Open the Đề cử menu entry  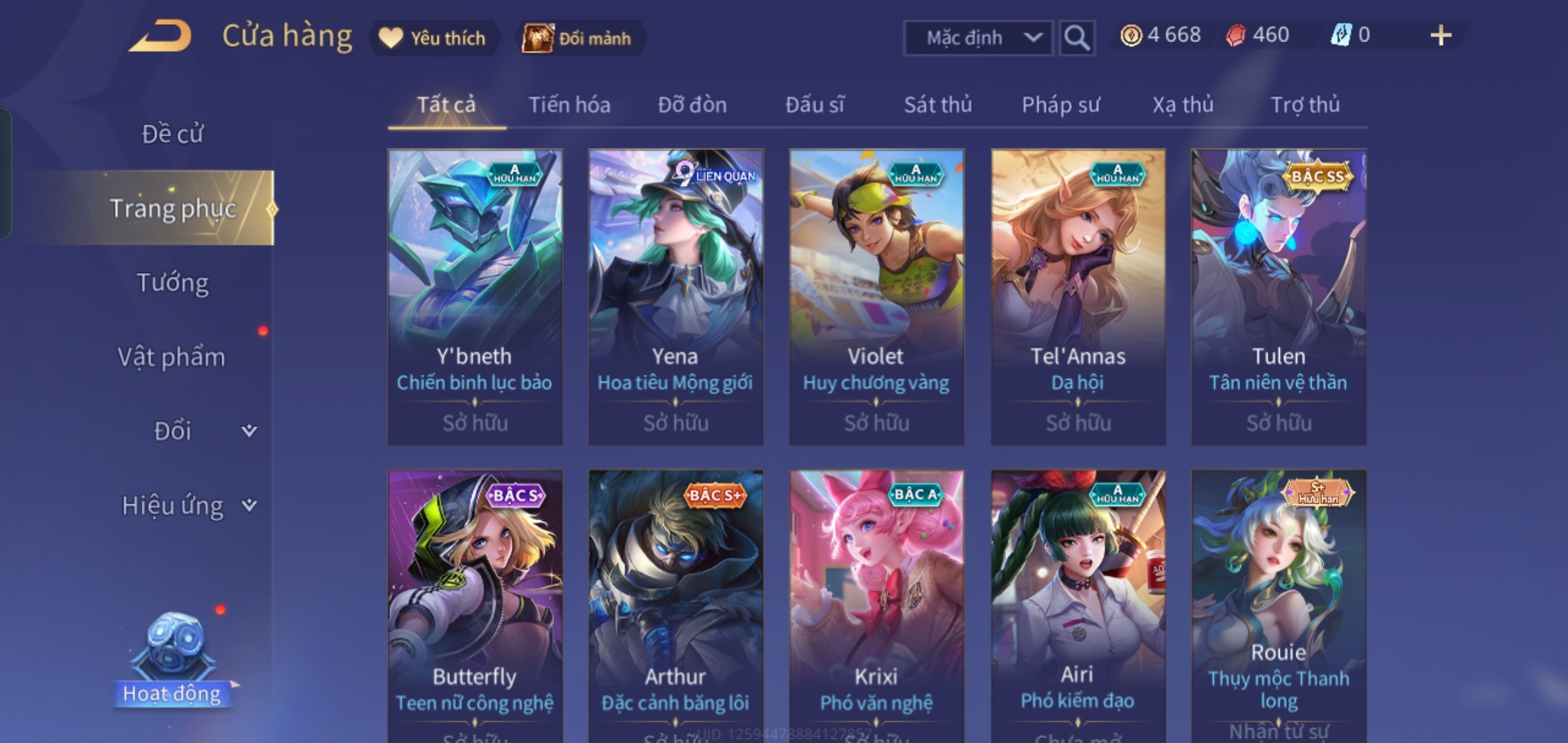[172, 134]
